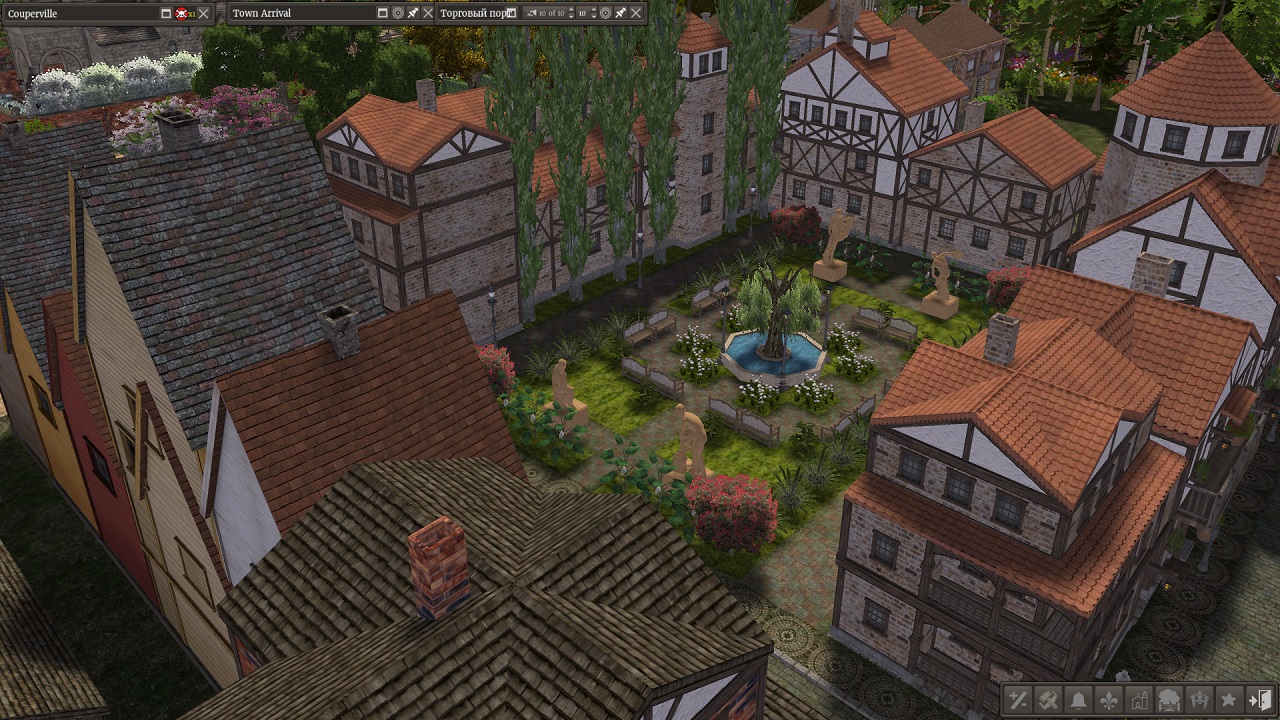Open the fleur-de-lis toolbar menu
The height and width of the screenshot is (720, 1280).
pos(1108,699)
